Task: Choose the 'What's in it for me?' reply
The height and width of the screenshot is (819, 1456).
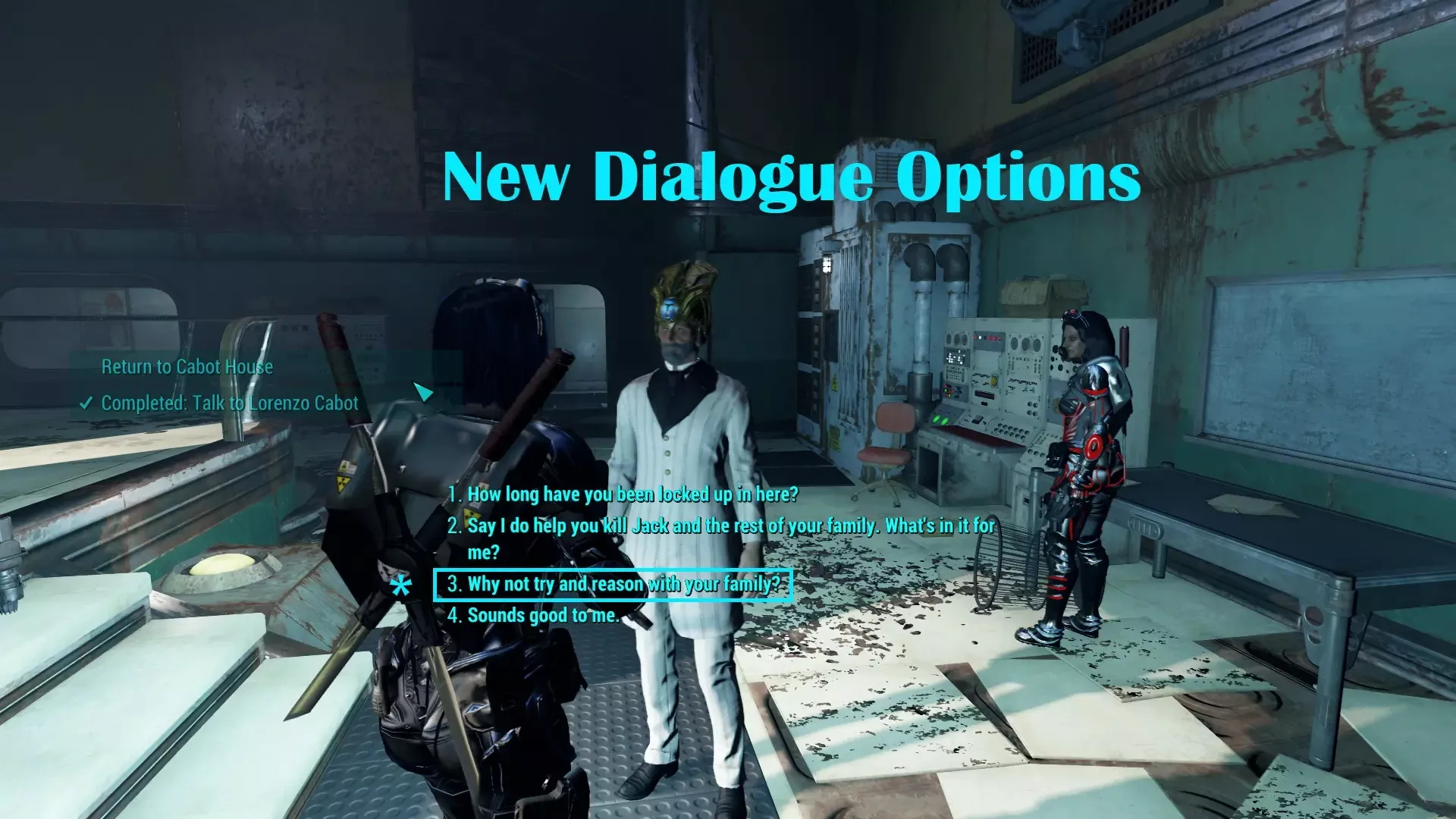Action: click(x=720, y=526)
